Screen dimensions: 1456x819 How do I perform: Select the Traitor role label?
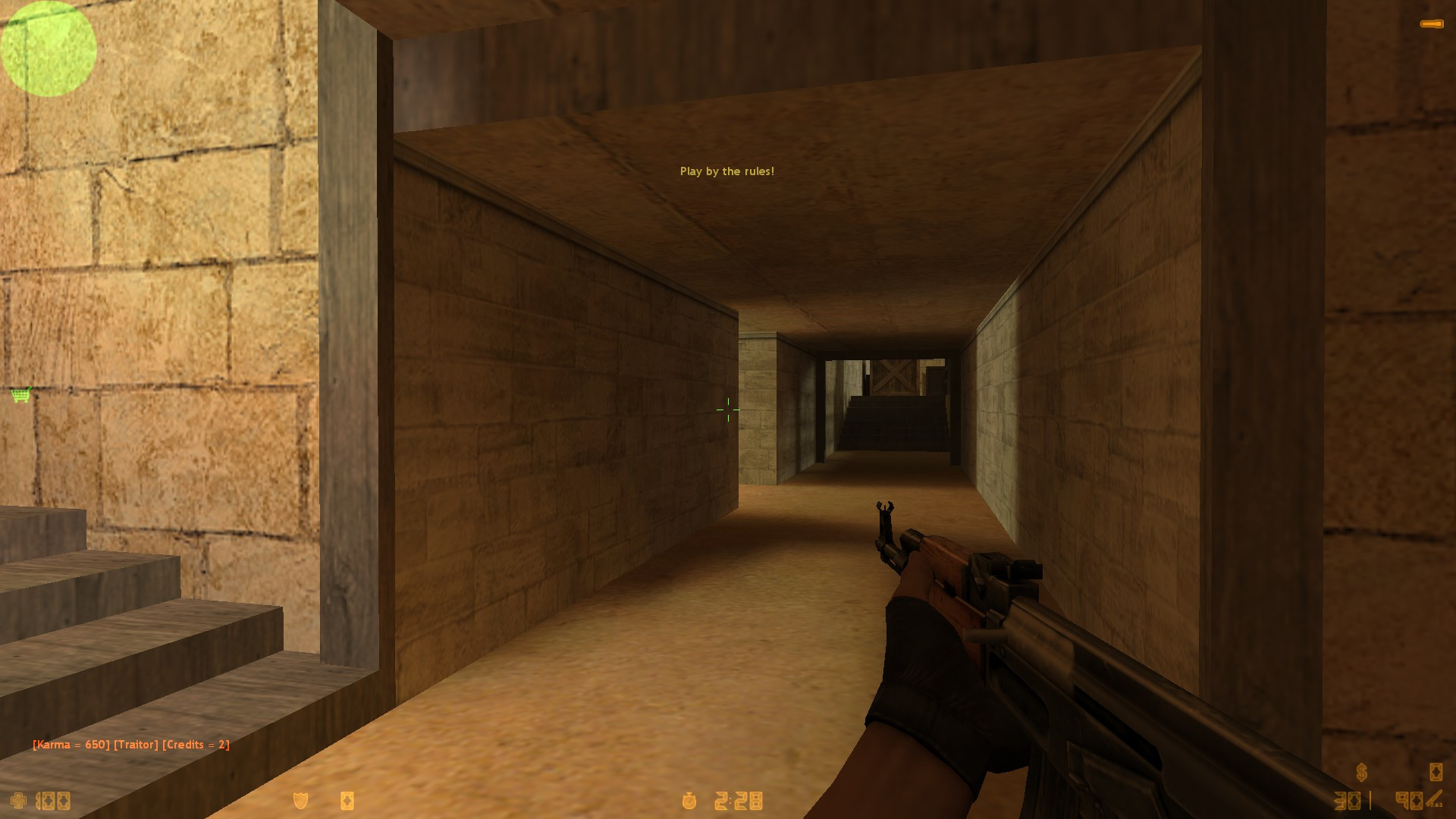[136, 745]
